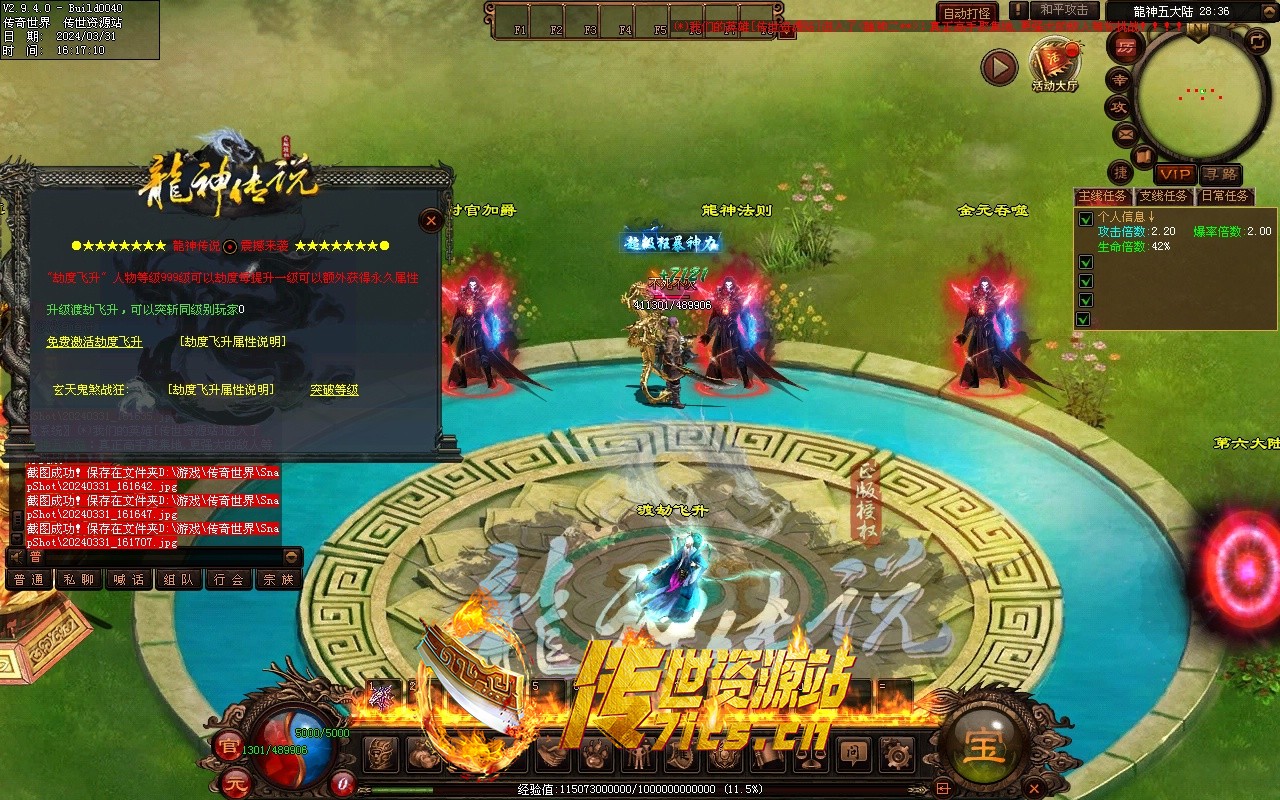Click the round play arrow button

(x=998, y=68)
